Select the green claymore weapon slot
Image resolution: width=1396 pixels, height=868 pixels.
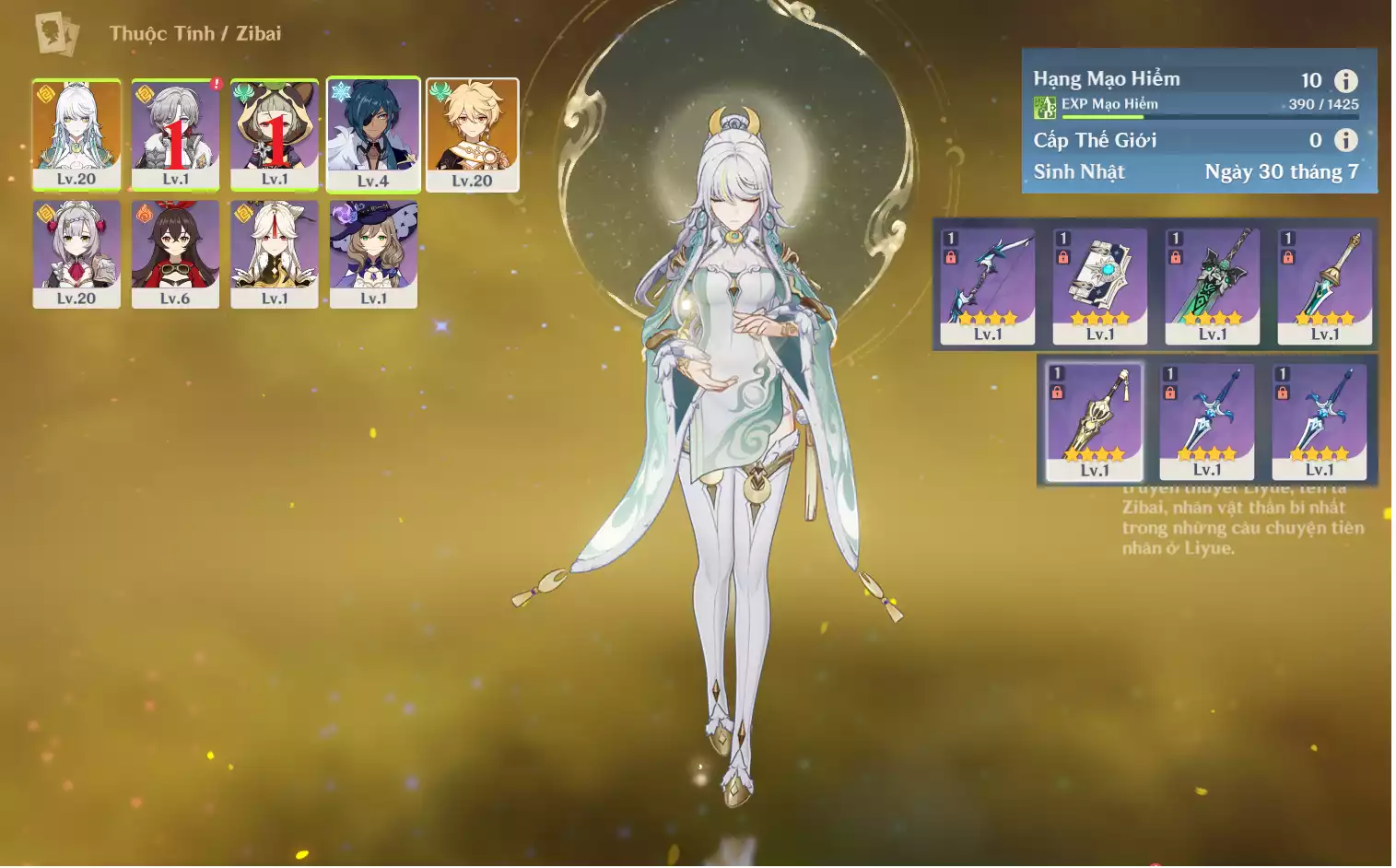(1212, 286)
